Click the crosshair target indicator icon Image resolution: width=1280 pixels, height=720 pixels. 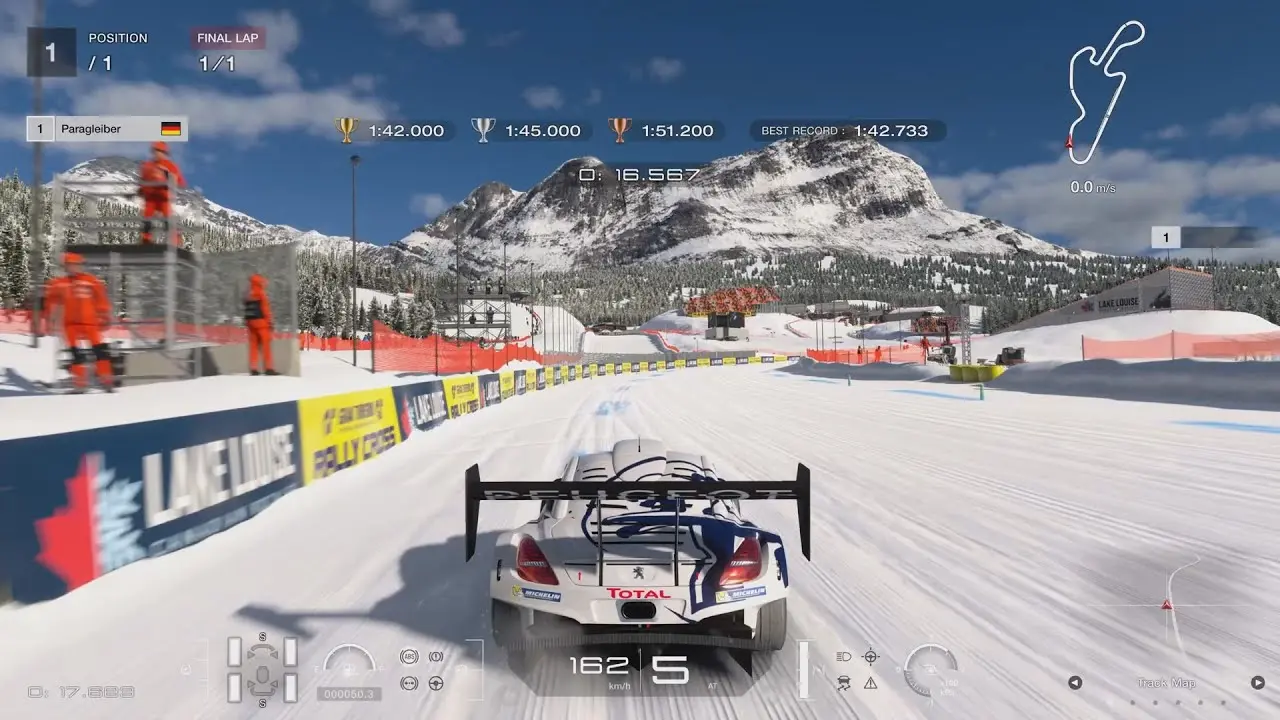click(x=870, y=657)
